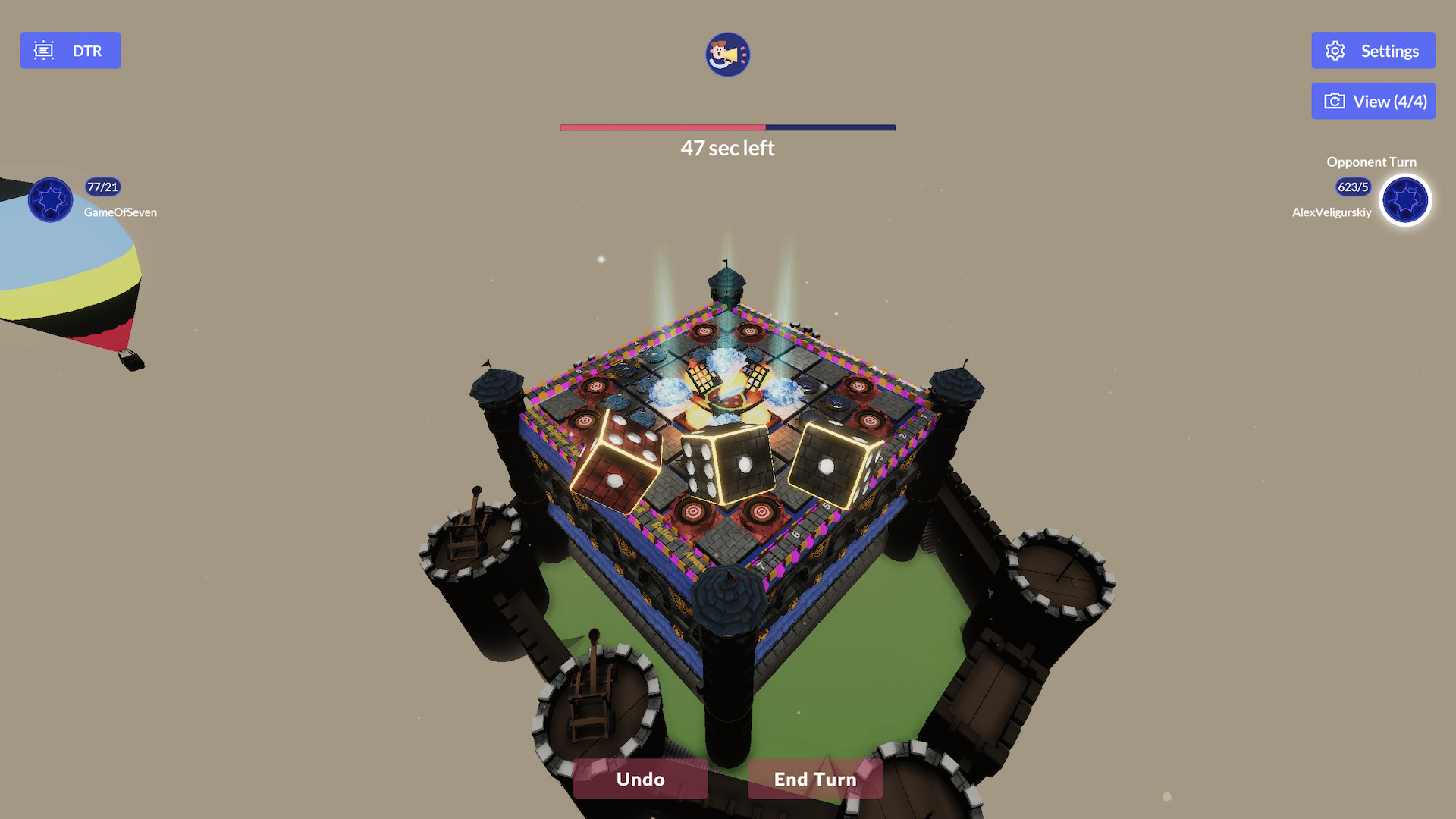Click the dog mascot emblem at top center
This screenshot has height=819, width=1456.
point(726,55)
